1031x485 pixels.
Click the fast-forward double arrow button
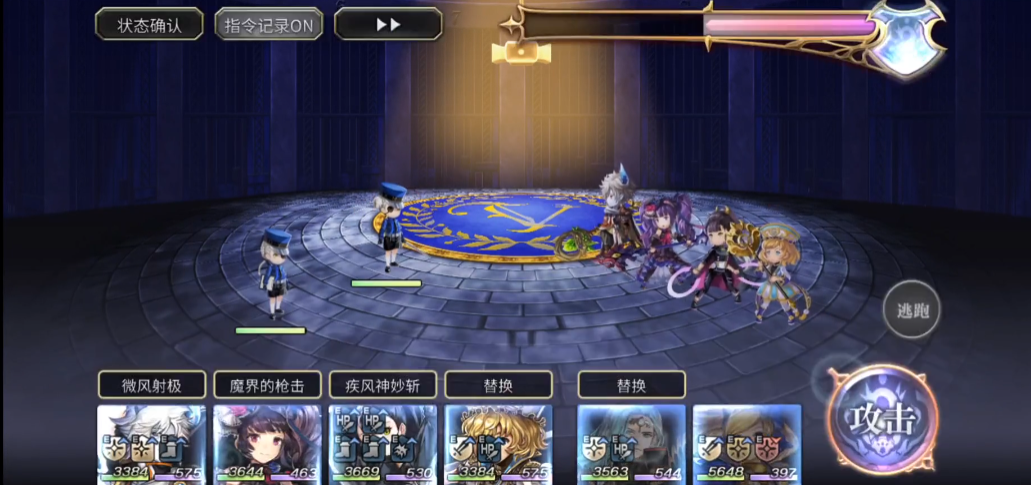click(388, 24)
